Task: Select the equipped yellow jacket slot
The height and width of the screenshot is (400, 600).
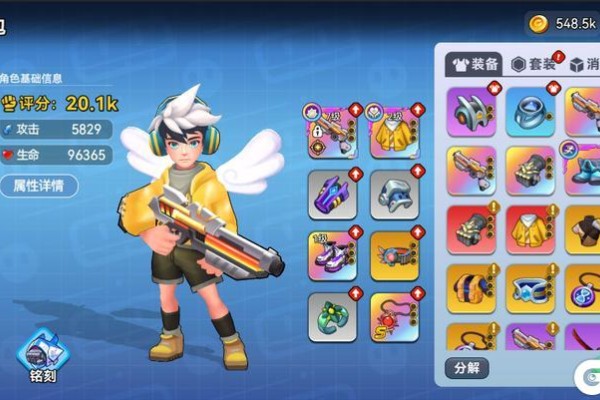Action: click(393, 131)
